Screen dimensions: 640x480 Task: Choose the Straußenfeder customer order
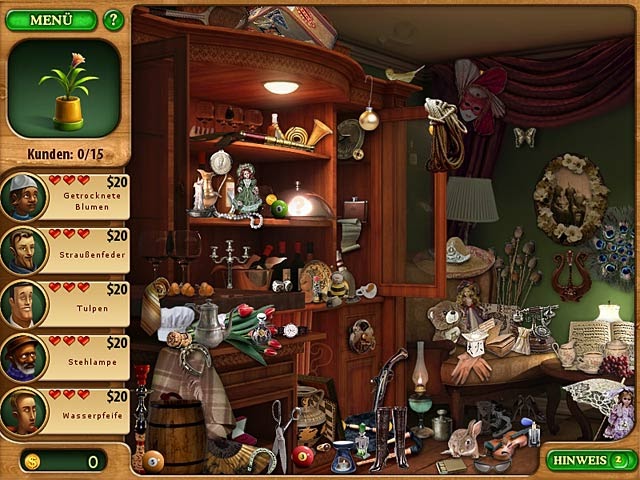pos(66,249)
